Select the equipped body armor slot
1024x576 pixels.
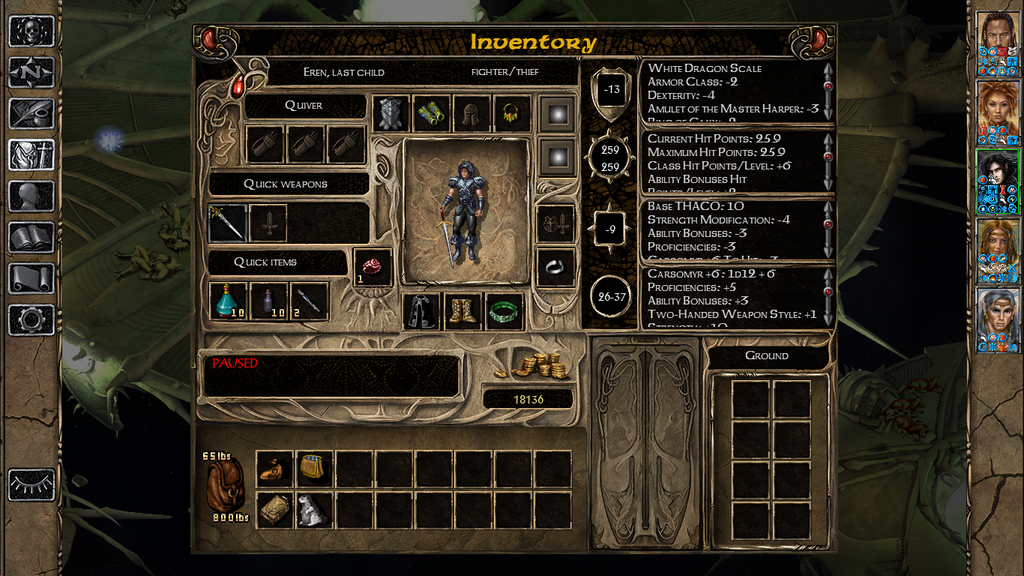tap(392, 114)
